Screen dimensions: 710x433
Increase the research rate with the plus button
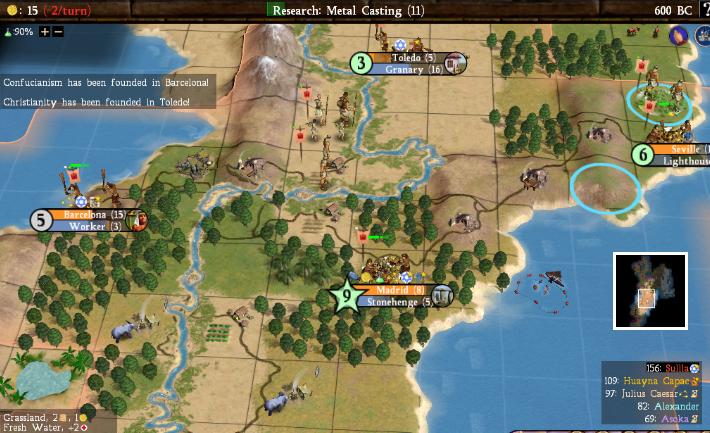point(44,31)
